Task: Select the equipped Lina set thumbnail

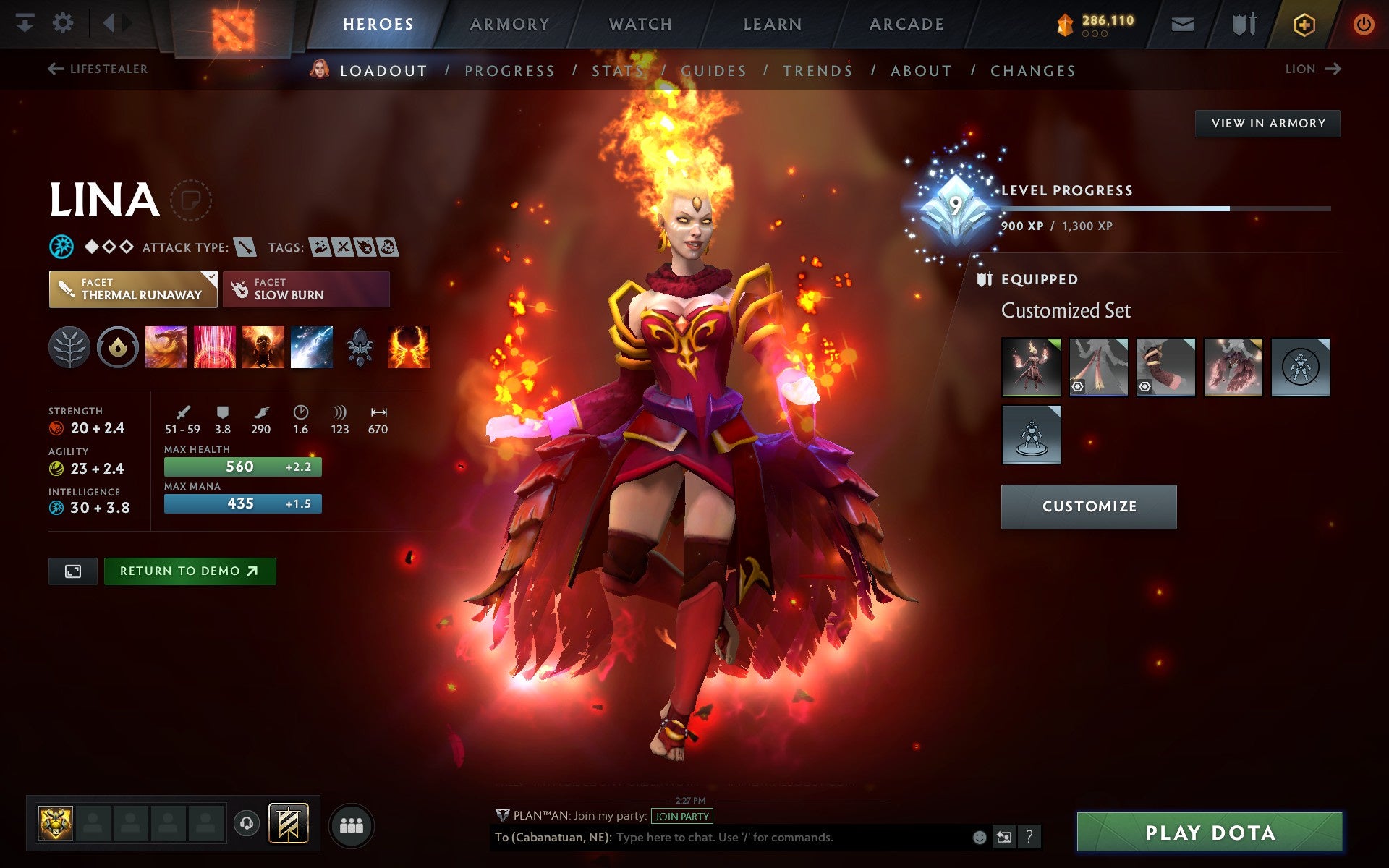Action: (1030, 367)
